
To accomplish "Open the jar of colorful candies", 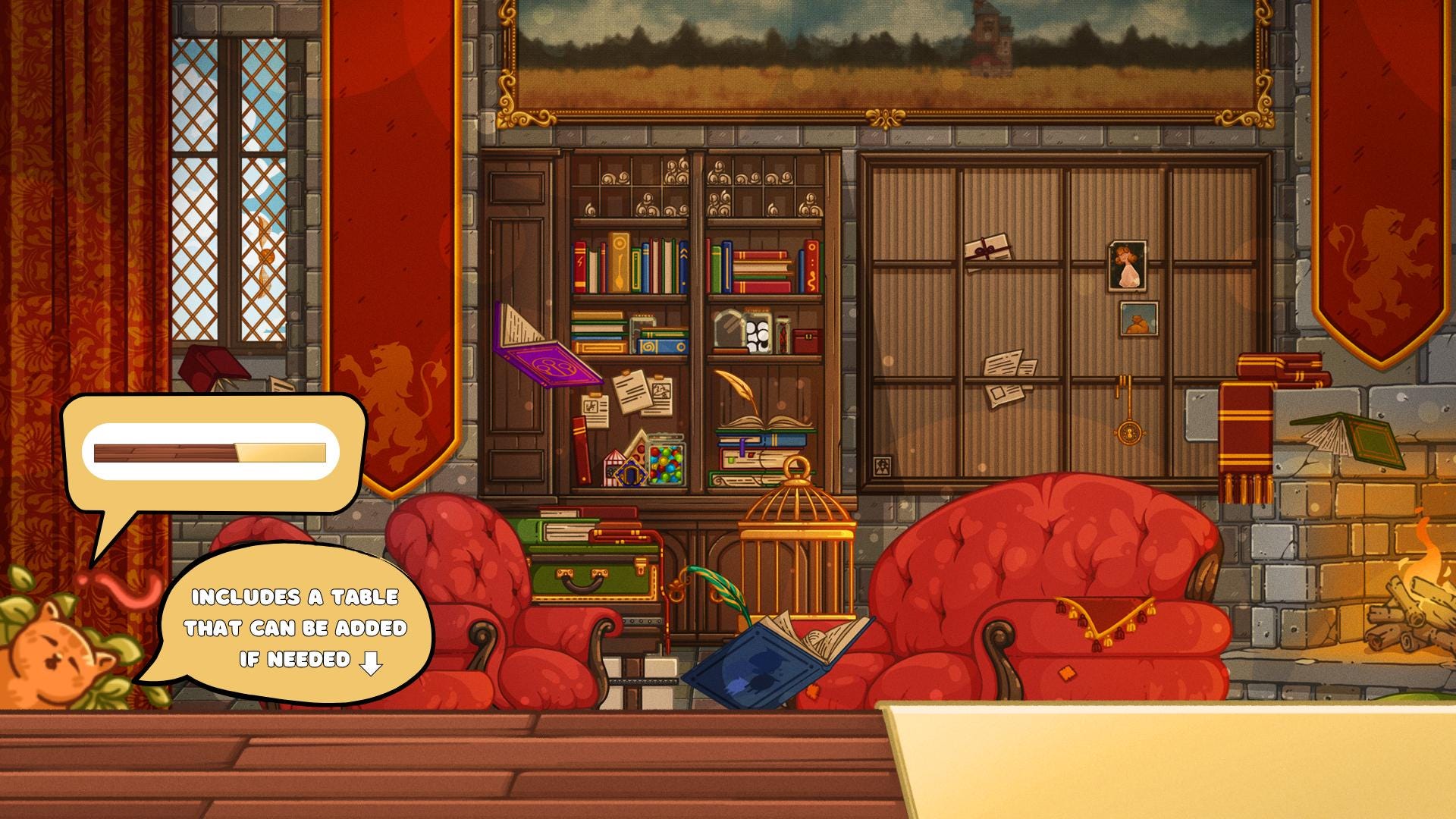I will pos(665,463).
